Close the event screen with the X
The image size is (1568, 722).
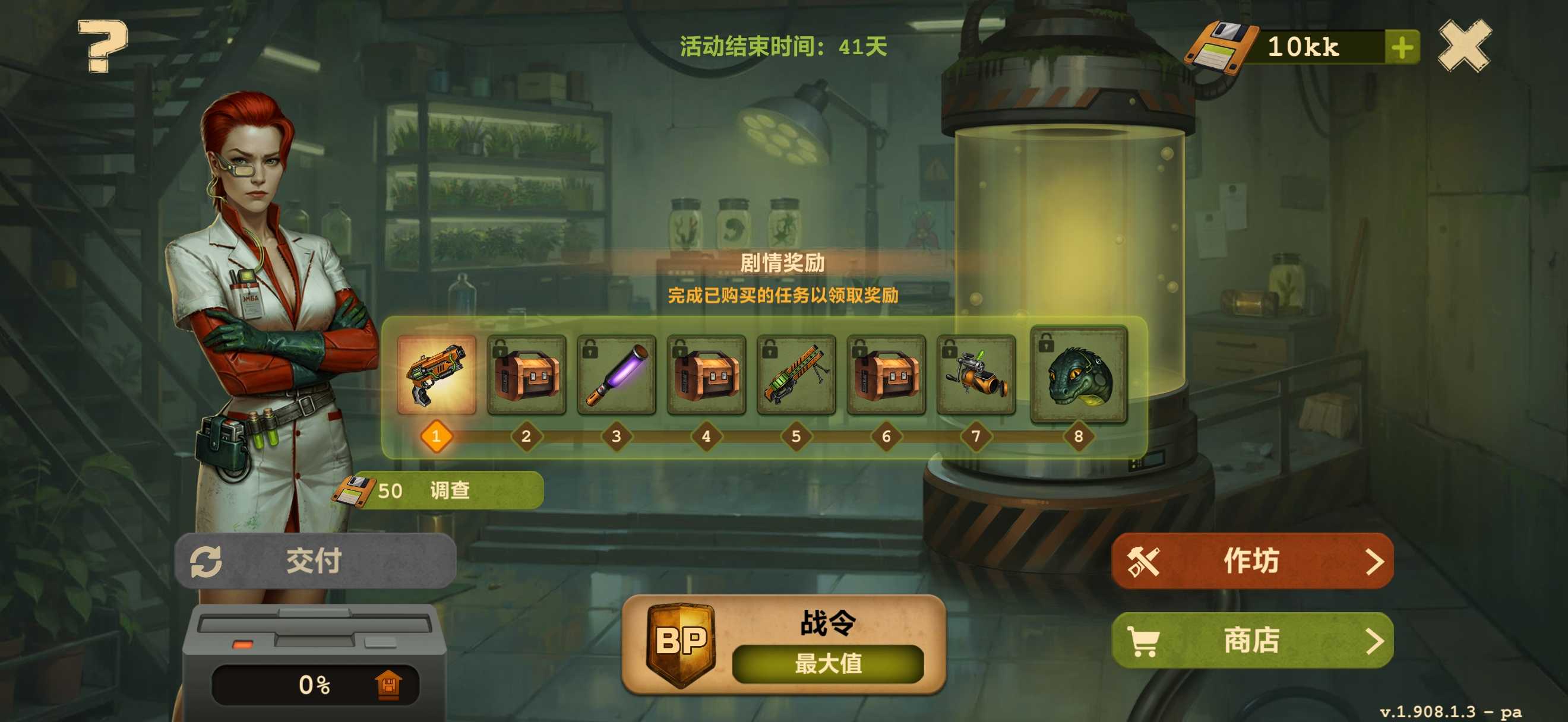[x=1465, y=46]
